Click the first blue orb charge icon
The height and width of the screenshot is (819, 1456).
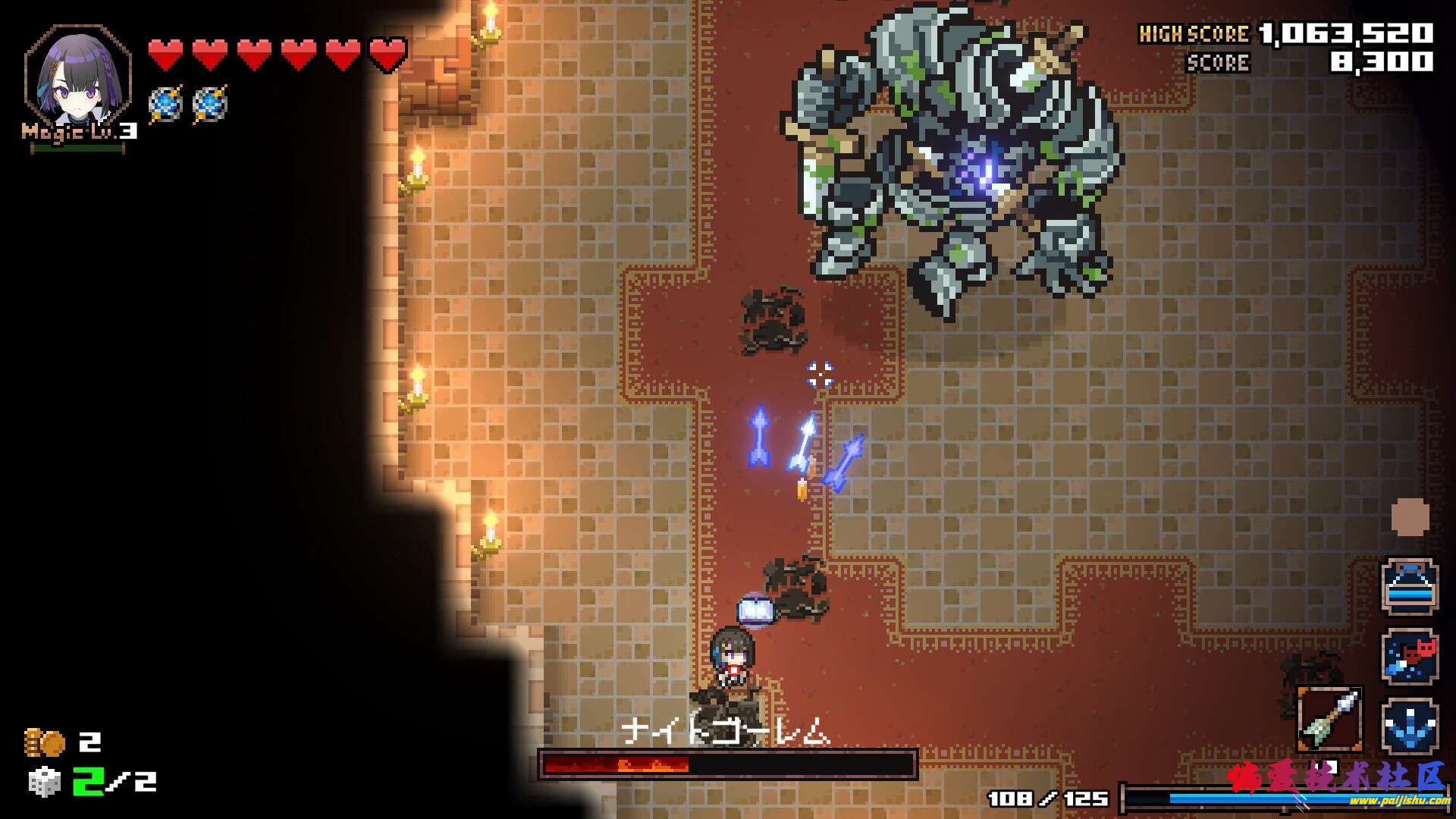point(165,104)
